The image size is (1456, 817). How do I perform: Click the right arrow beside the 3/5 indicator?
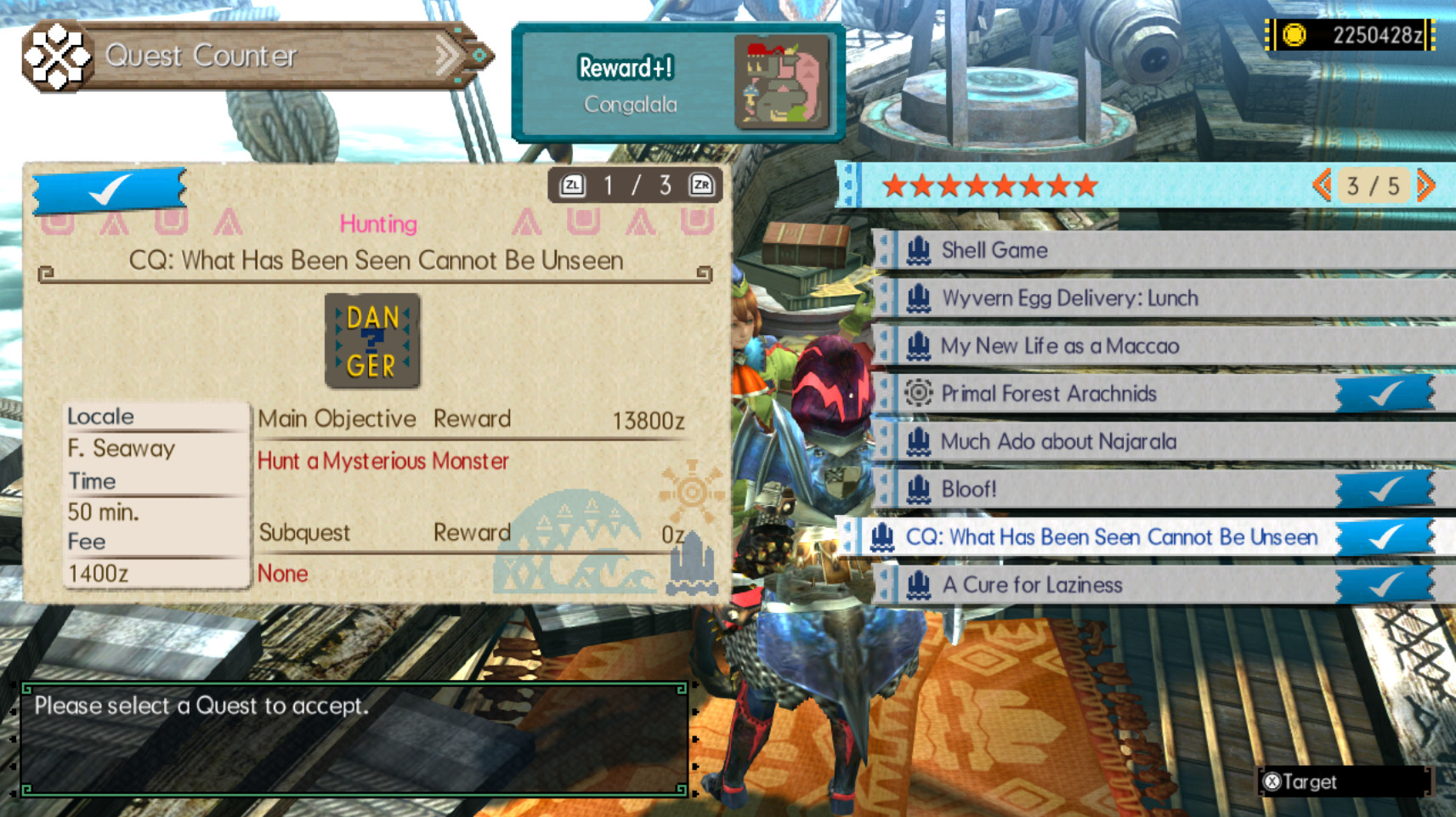1425,184
